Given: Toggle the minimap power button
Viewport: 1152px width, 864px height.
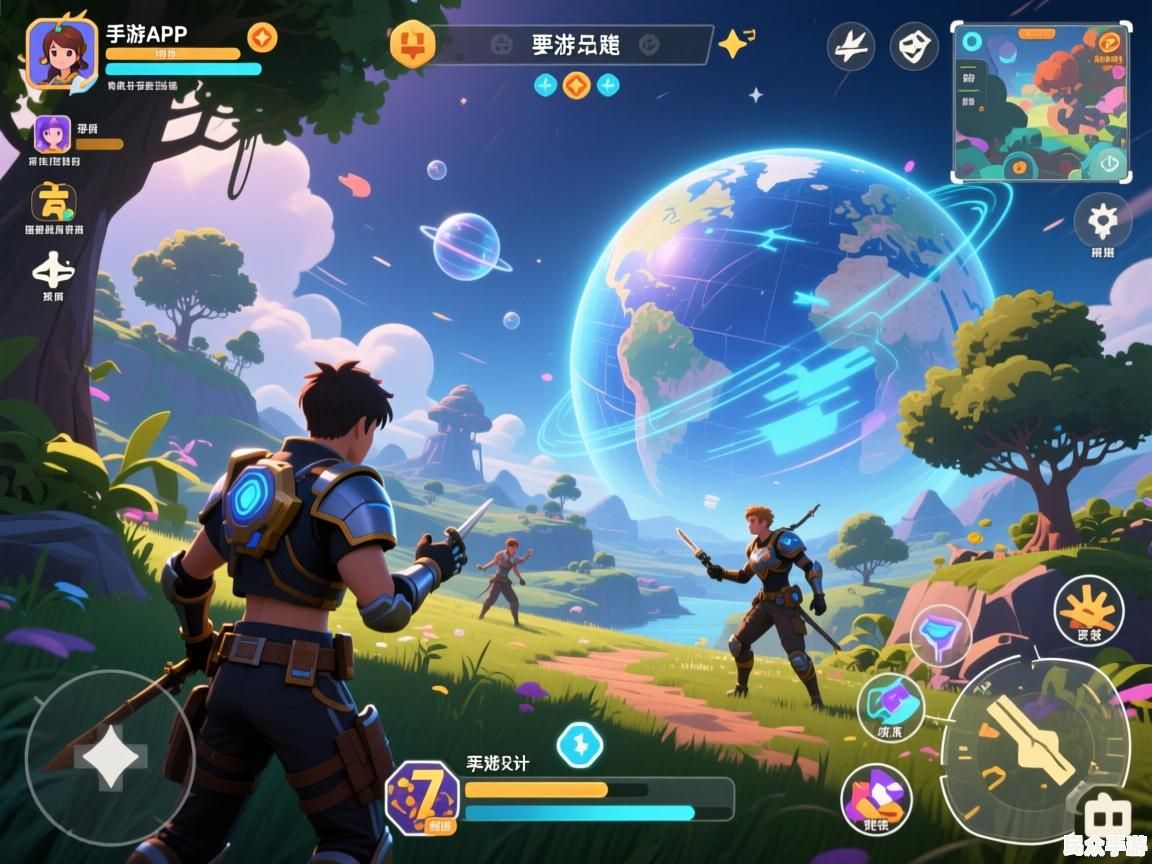Looking at the screenshot, I should (1109, 161).
